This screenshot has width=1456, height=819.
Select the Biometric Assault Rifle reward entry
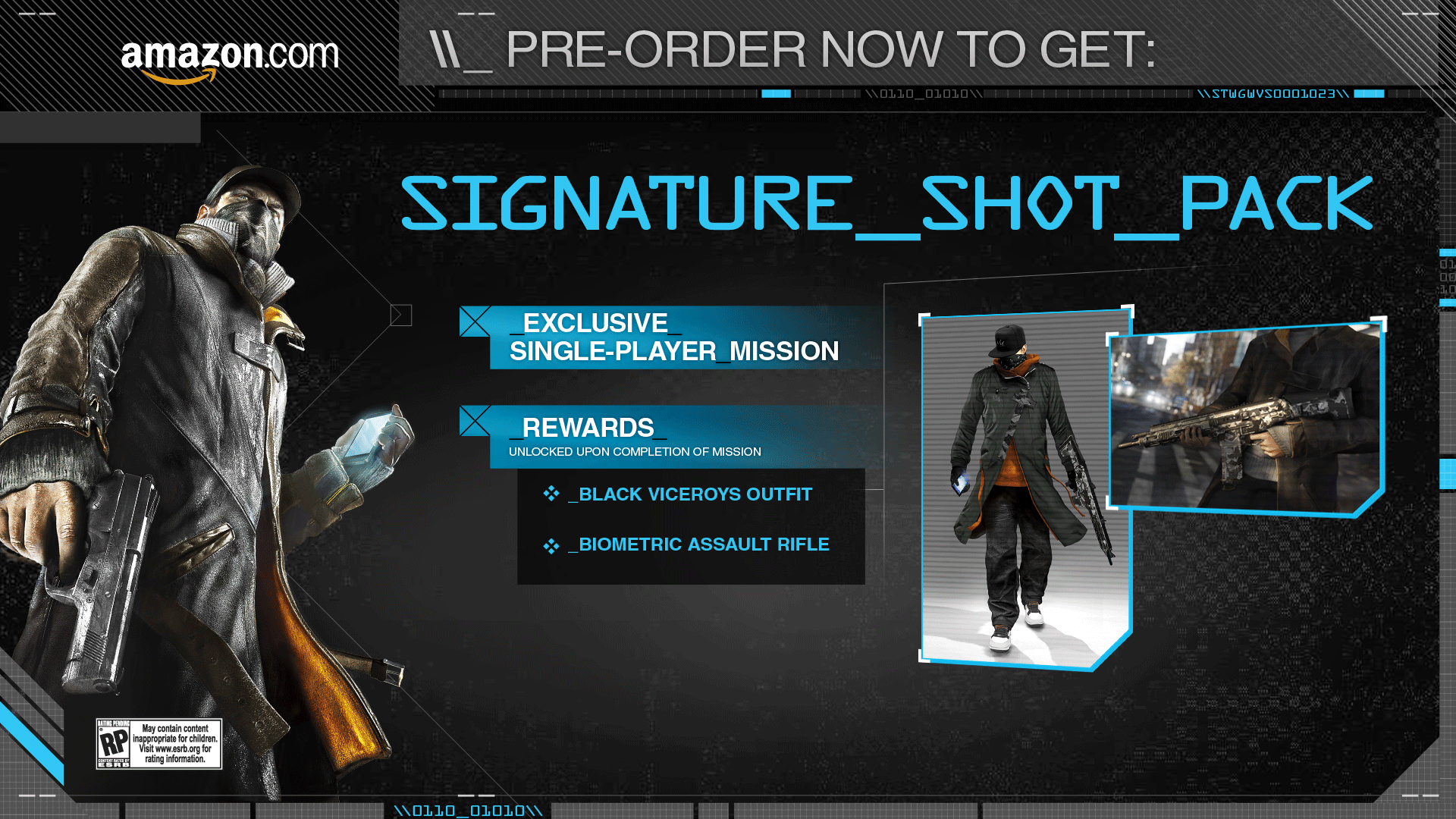coord(703,544)
